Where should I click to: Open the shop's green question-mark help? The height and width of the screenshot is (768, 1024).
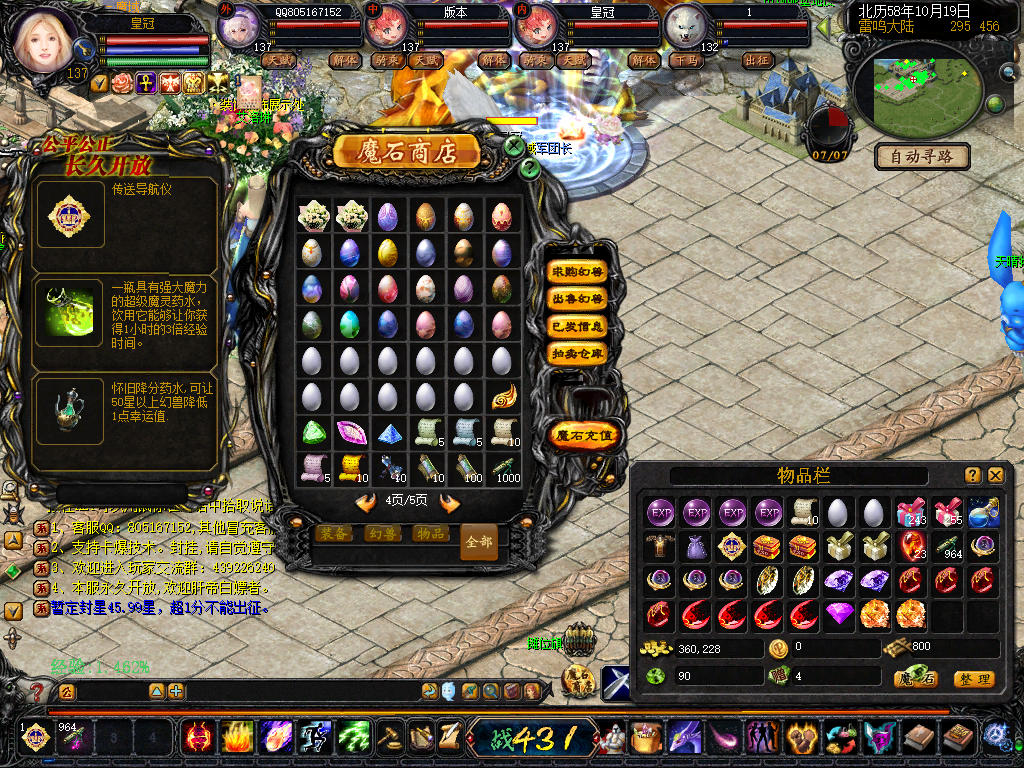530,168
